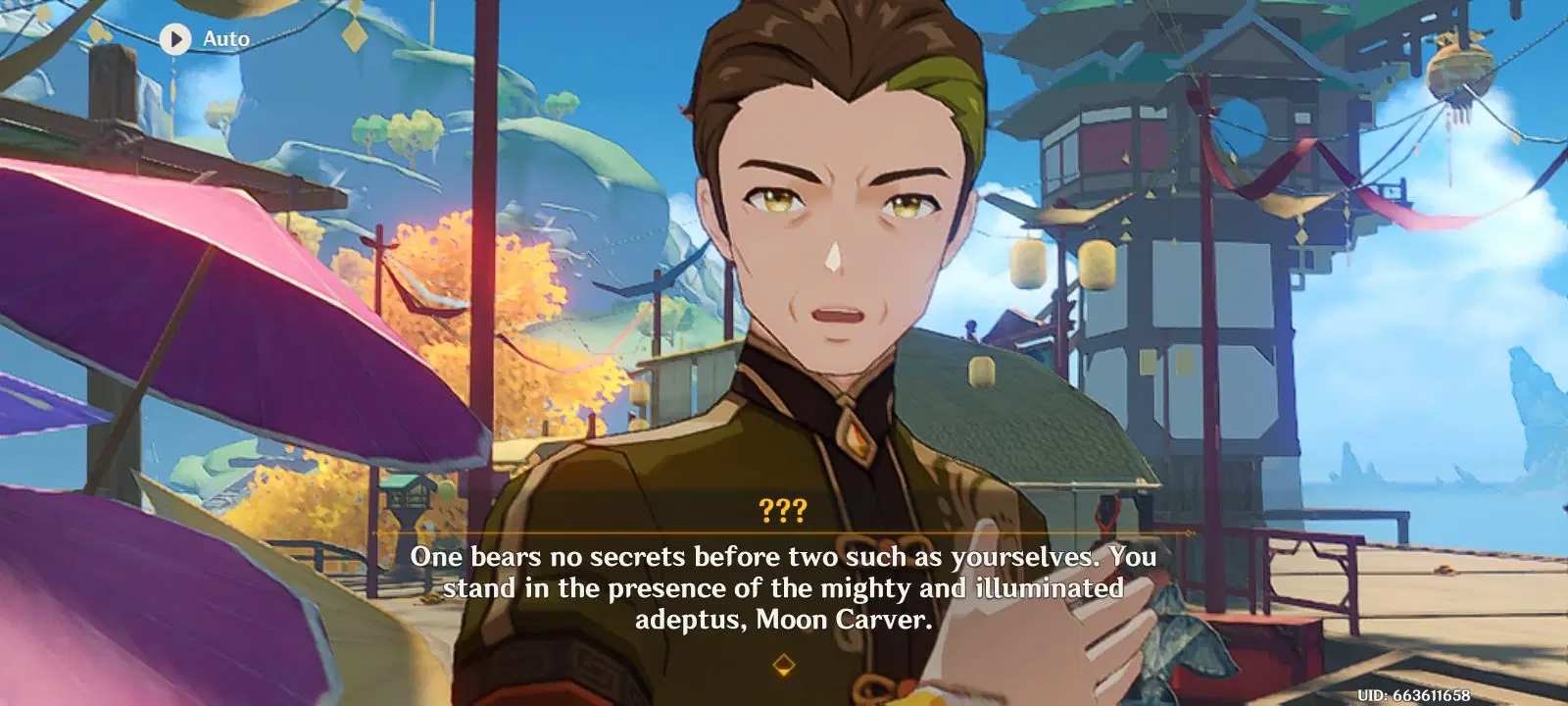Click the diamond continue indicator below dialogue
Screen dimensions: 1568x706
tap(783, 666)
